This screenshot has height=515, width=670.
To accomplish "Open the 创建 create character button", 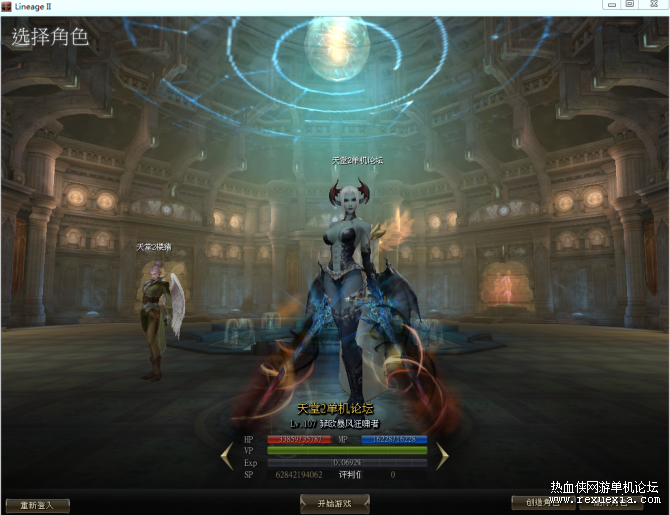I will [543, 503].
